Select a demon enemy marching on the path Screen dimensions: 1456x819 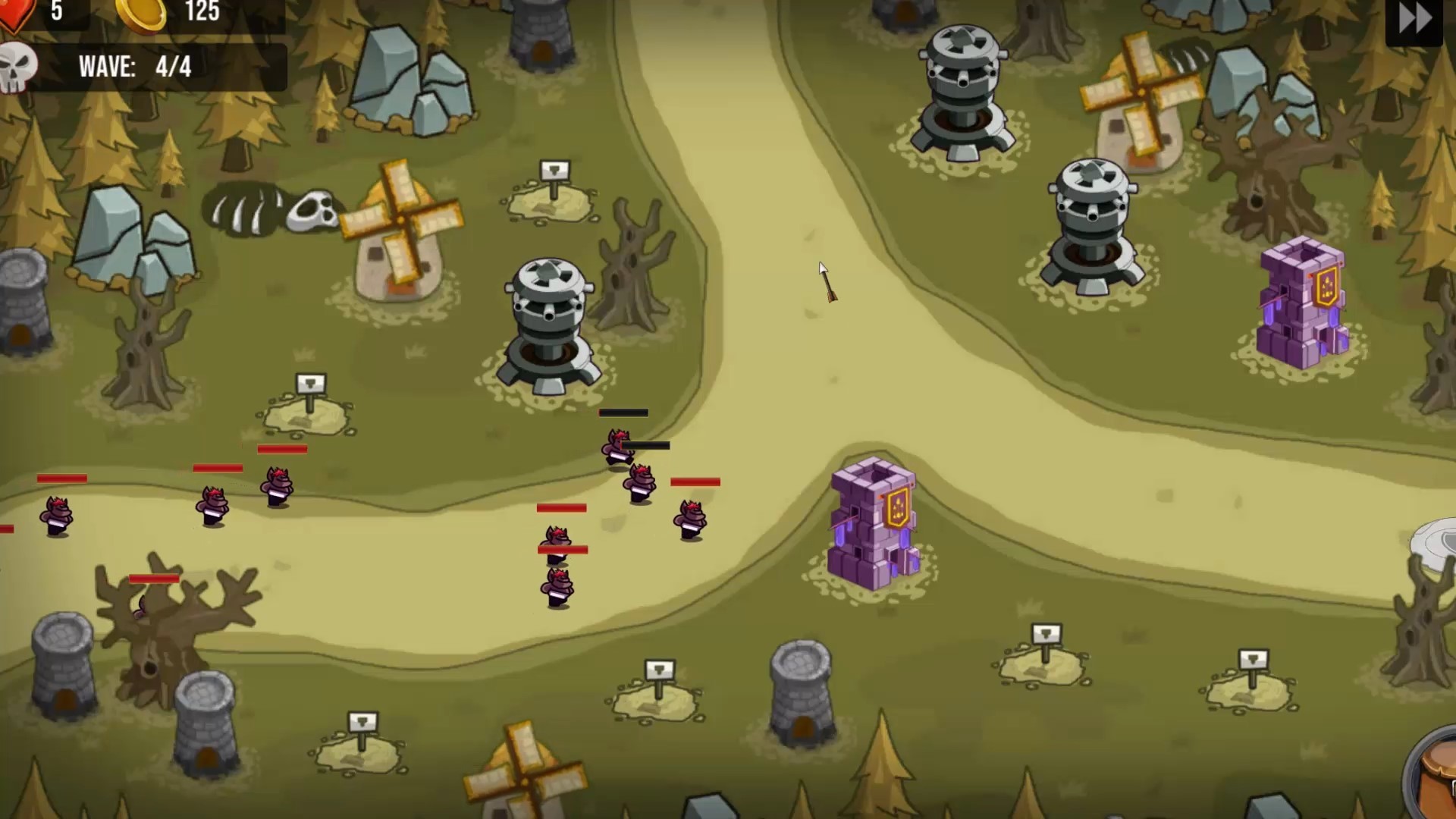pyautogui.click(x=641, y=482)
